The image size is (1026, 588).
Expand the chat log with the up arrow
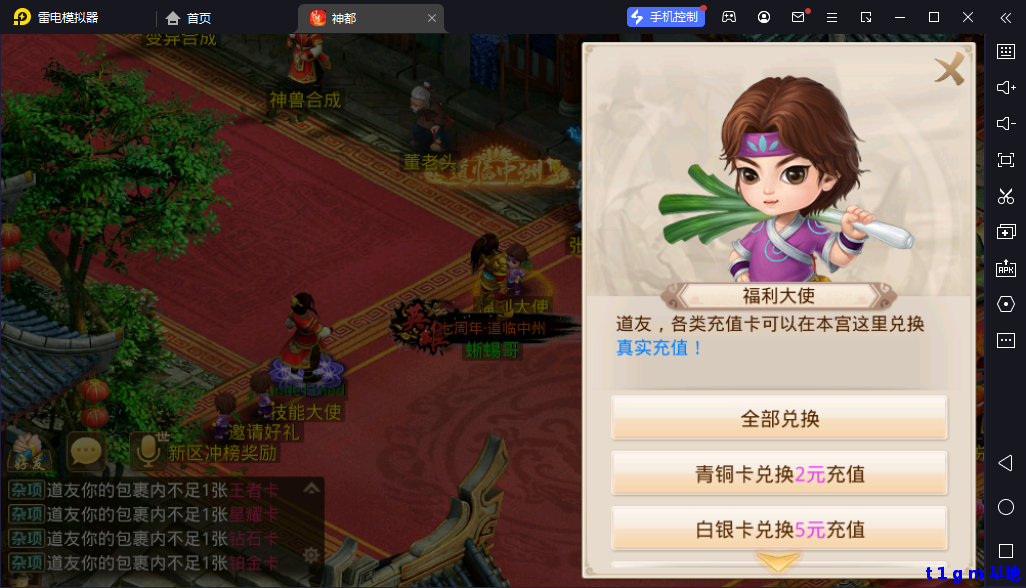click(x=311, y=489)
